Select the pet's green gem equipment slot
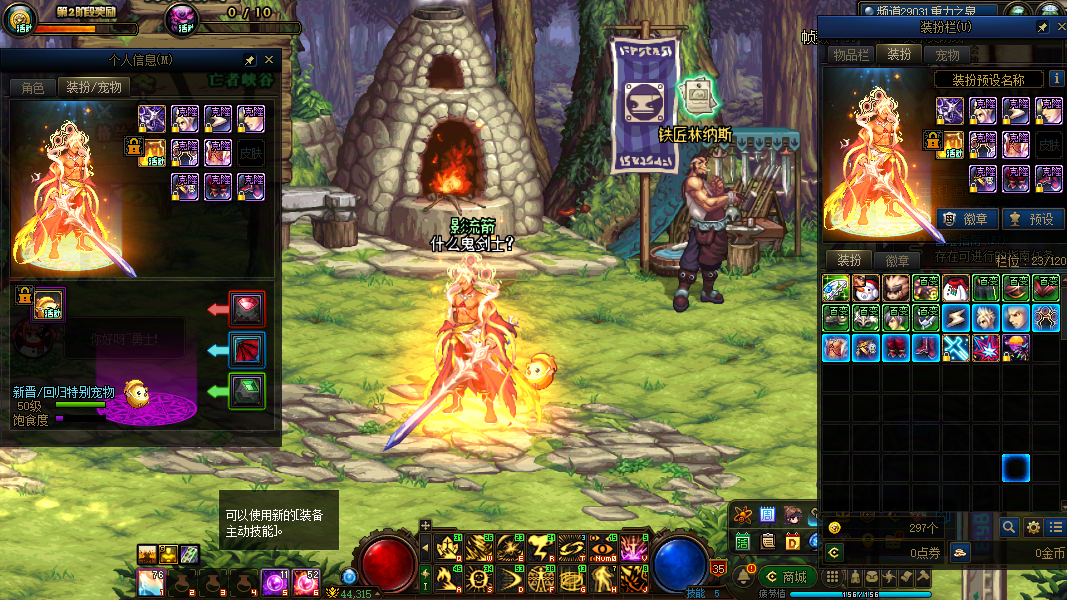 click(x=248, y=389)
